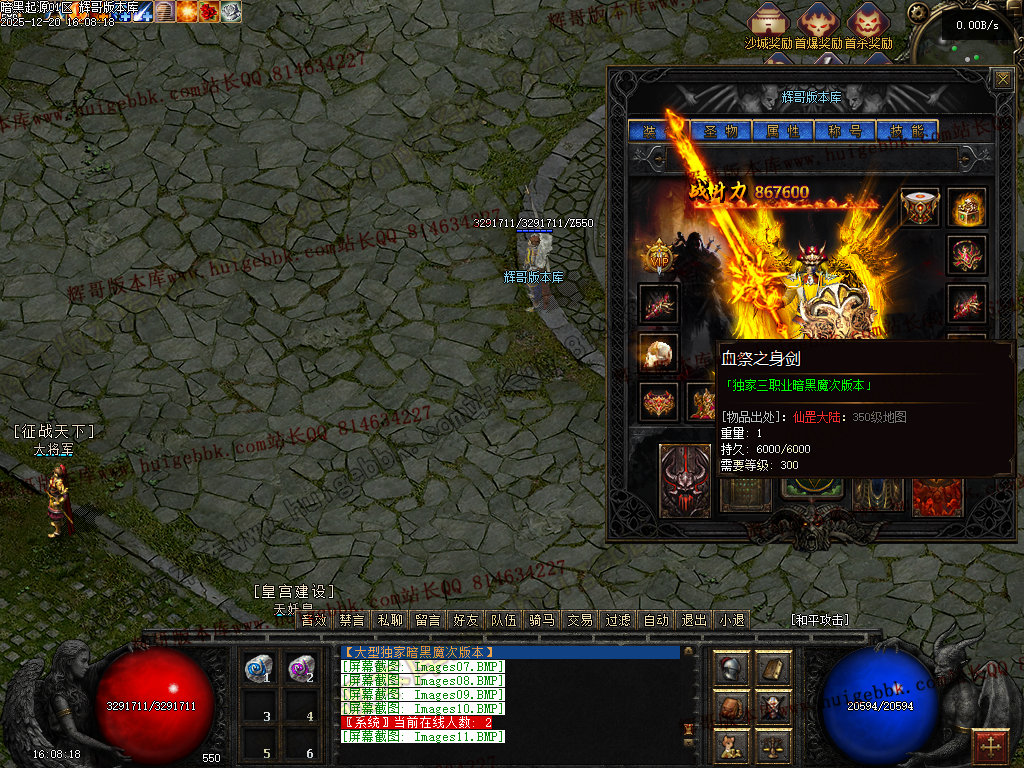Click the VIP badge in character panel
Viewport: 1024px width, 768px height.
click(x=657, y=256)
